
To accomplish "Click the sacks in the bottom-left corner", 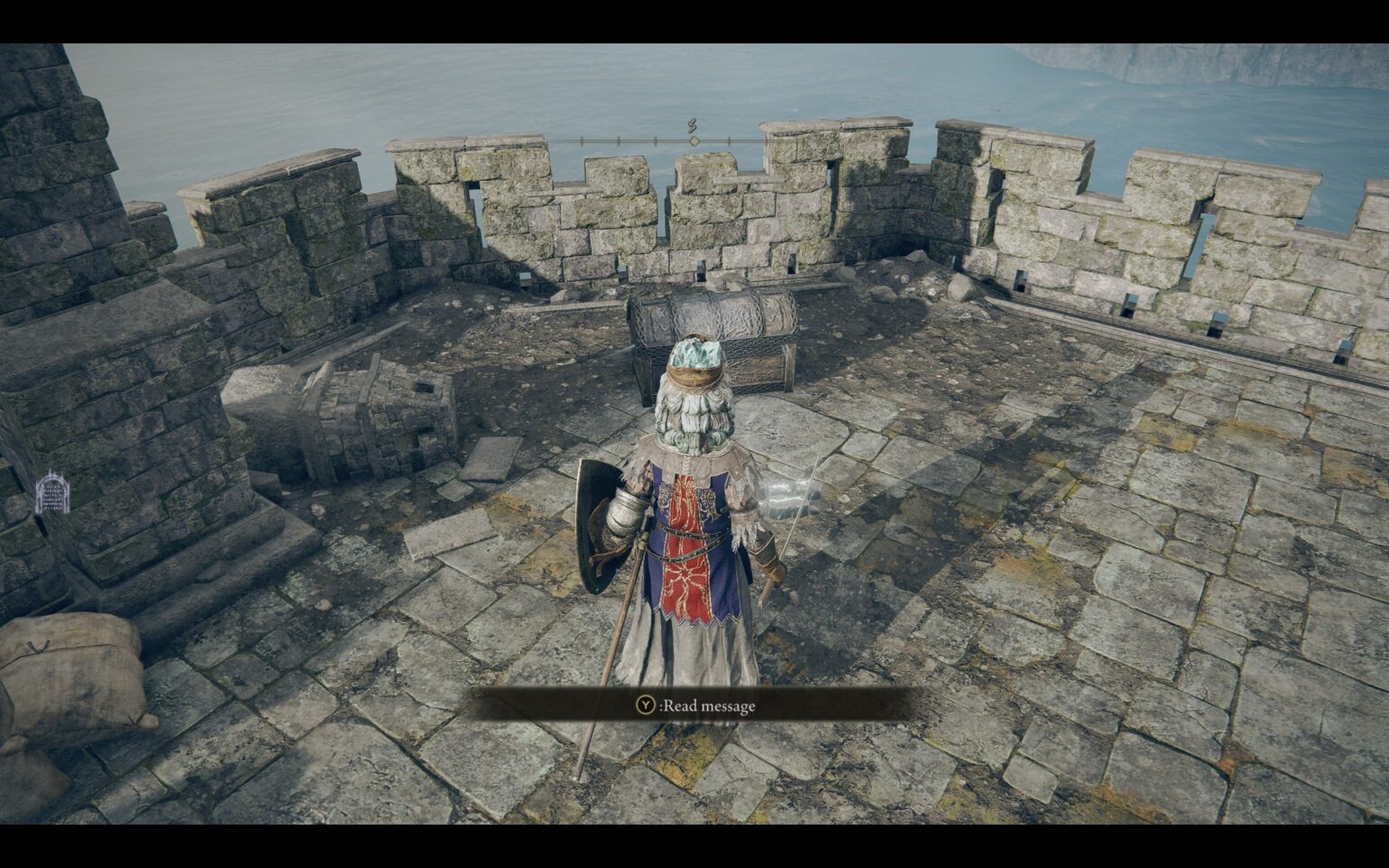I will (x=72, y=678).
